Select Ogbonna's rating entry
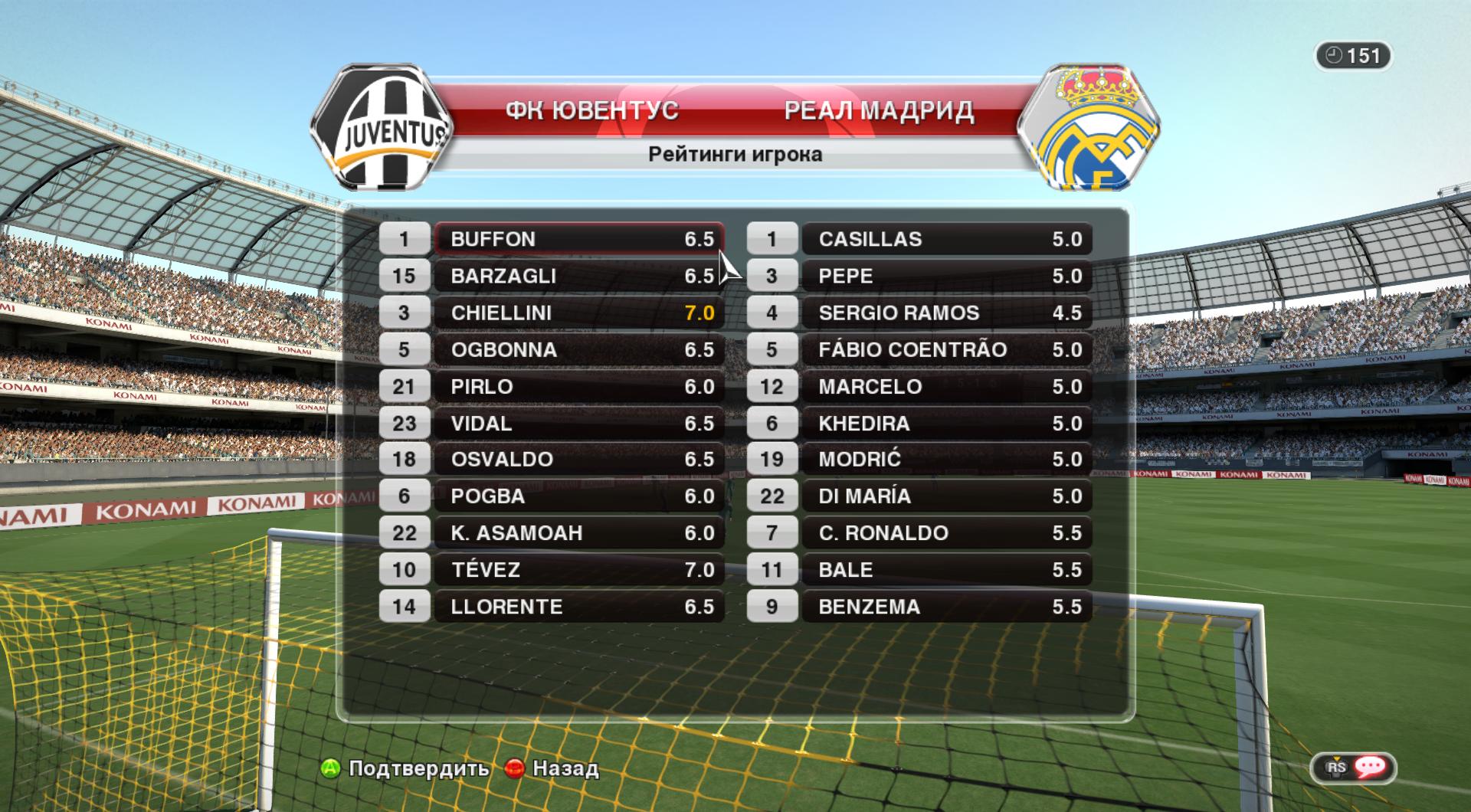 [578, 349]
